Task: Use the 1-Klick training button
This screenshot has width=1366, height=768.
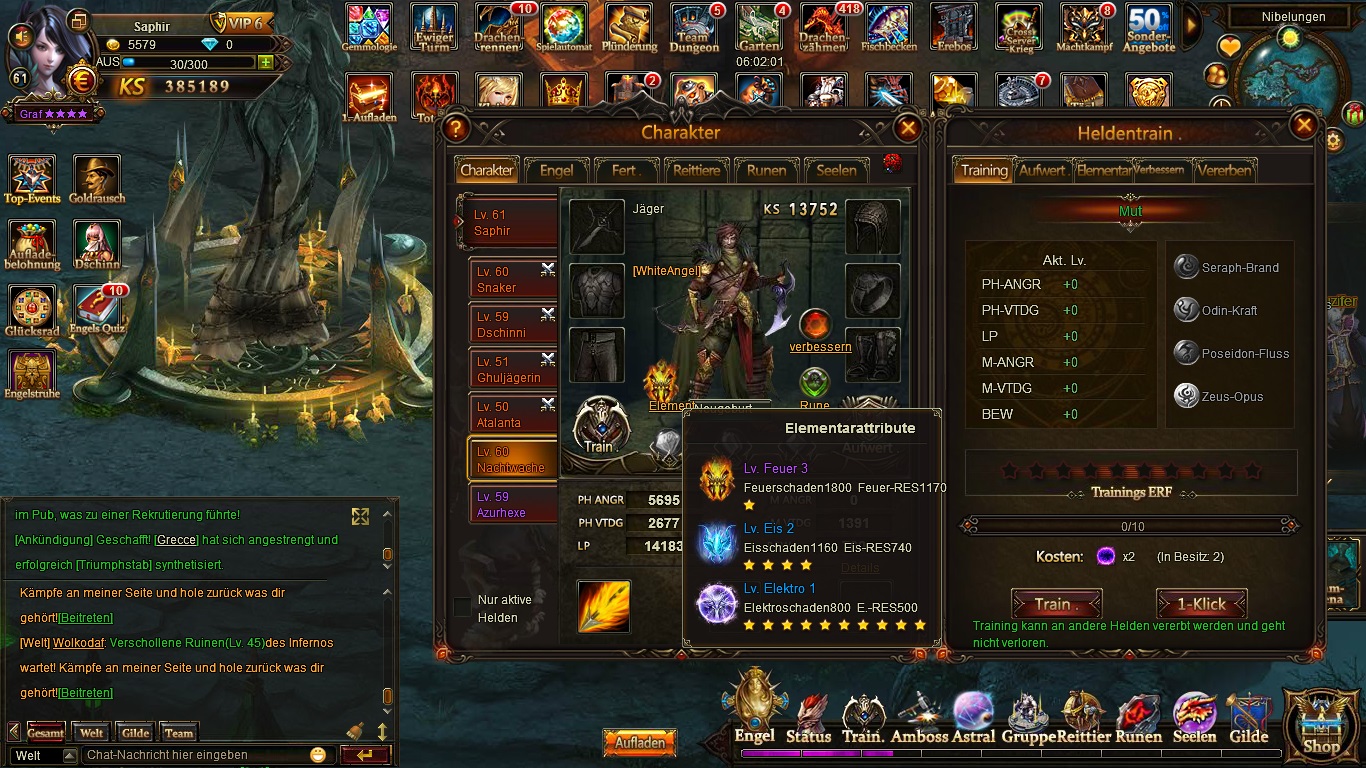Action: point(1201,604)
